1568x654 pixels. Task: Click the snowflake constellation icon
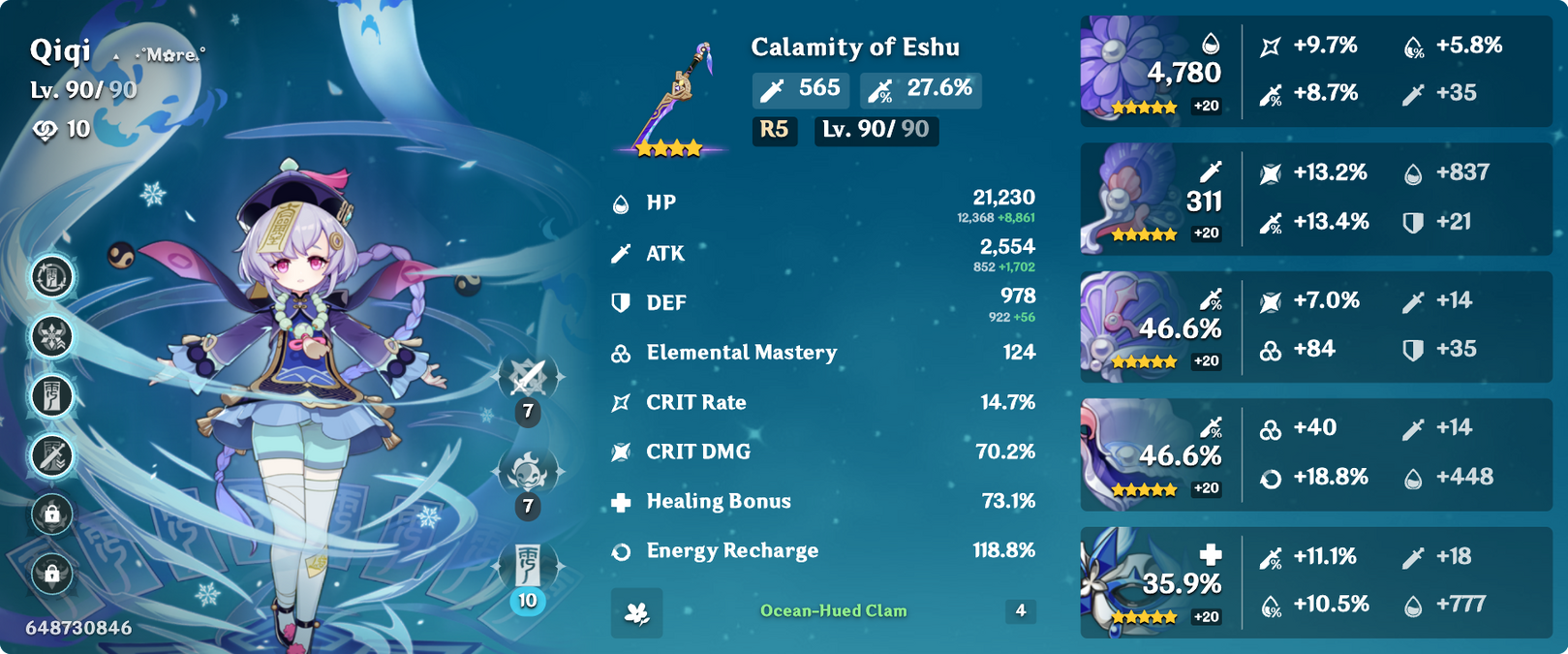pyautogui.click(x=52, y=336)
